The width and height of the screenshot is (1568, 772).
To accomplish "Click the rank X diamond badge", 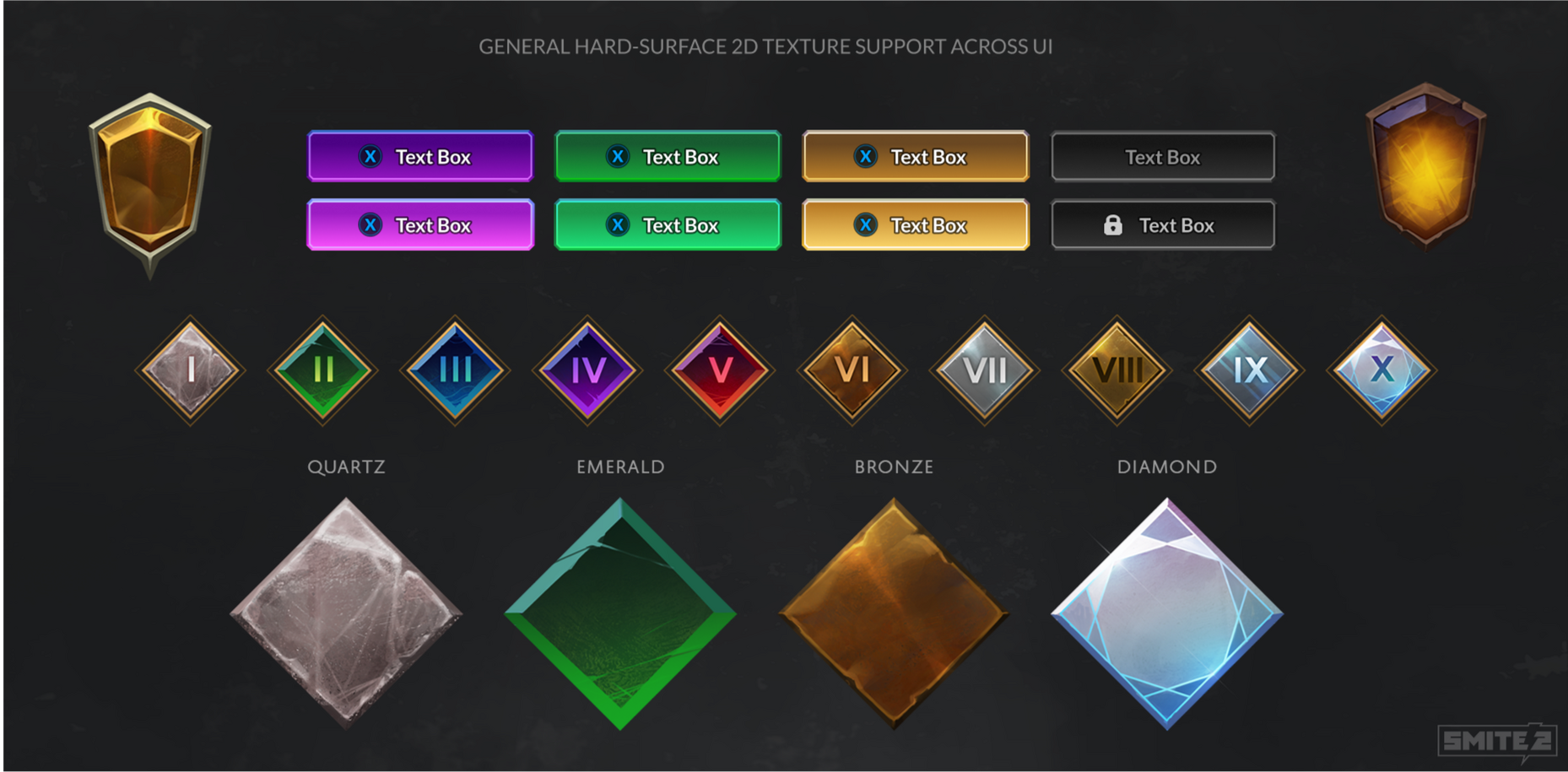I will point(1381,371).
